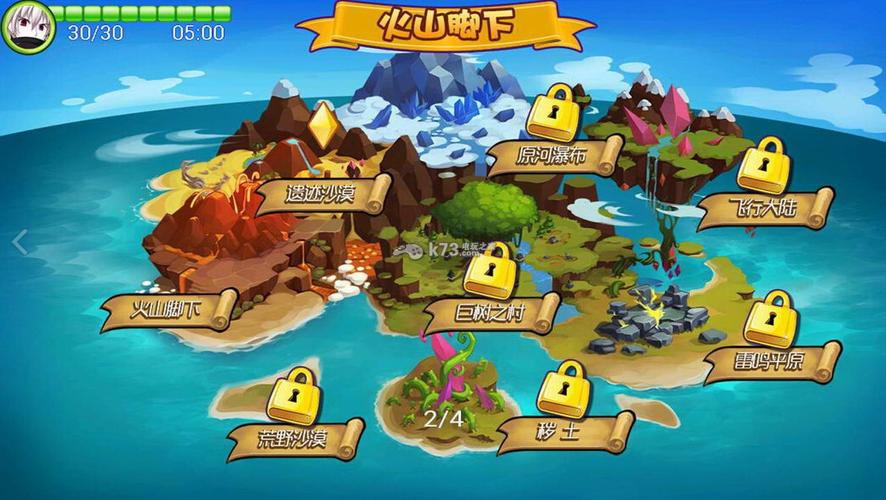
Task: Select the 火山脚下 level scroll
Action: 168,311
